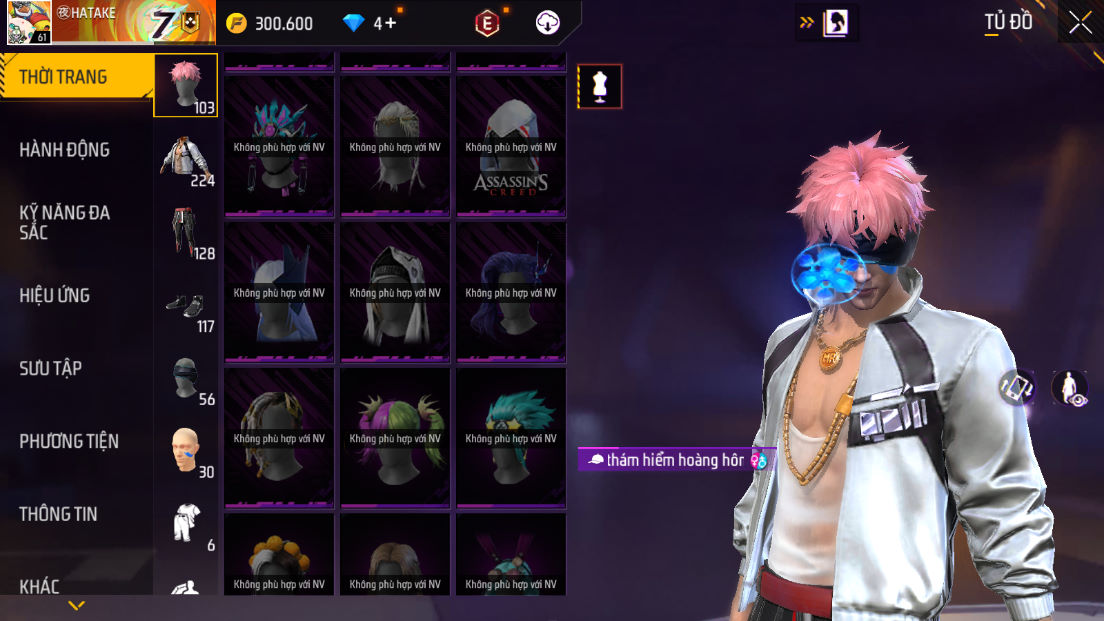Choose the PHƯƠNG TIỆN category

tap(68, 441)
